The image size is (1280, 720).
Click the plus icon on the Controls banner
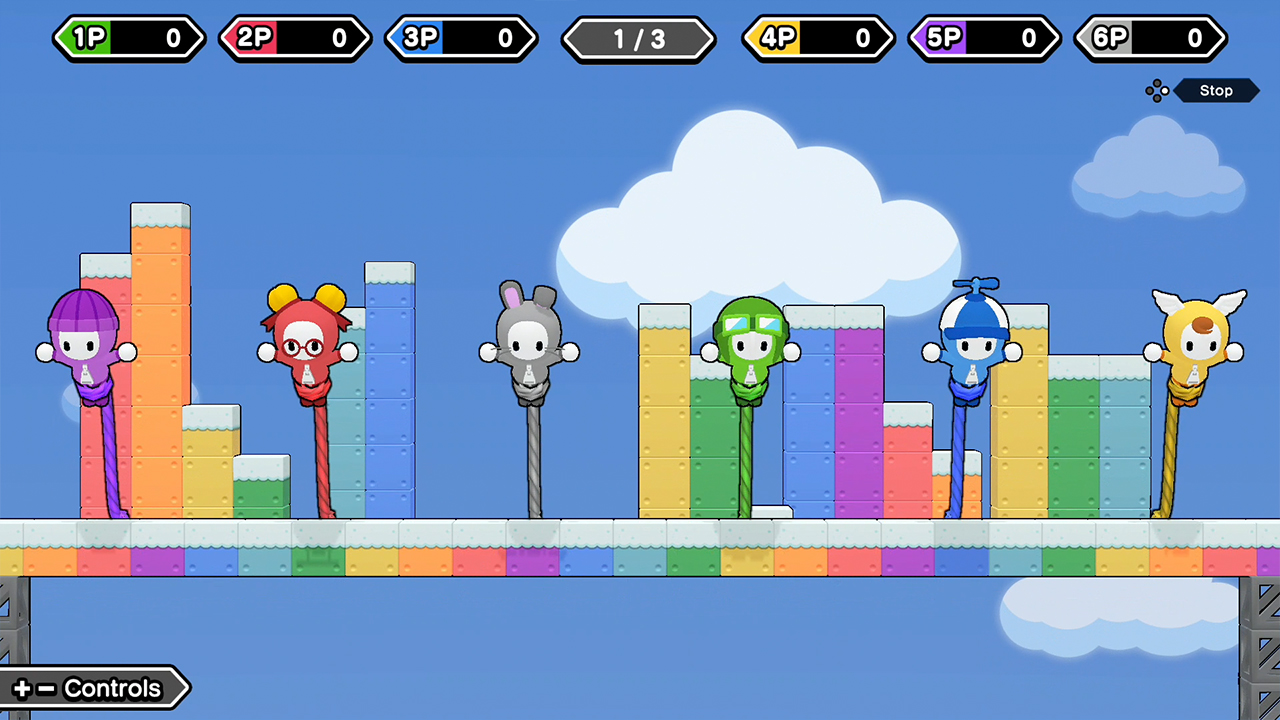tap(22, 688)
